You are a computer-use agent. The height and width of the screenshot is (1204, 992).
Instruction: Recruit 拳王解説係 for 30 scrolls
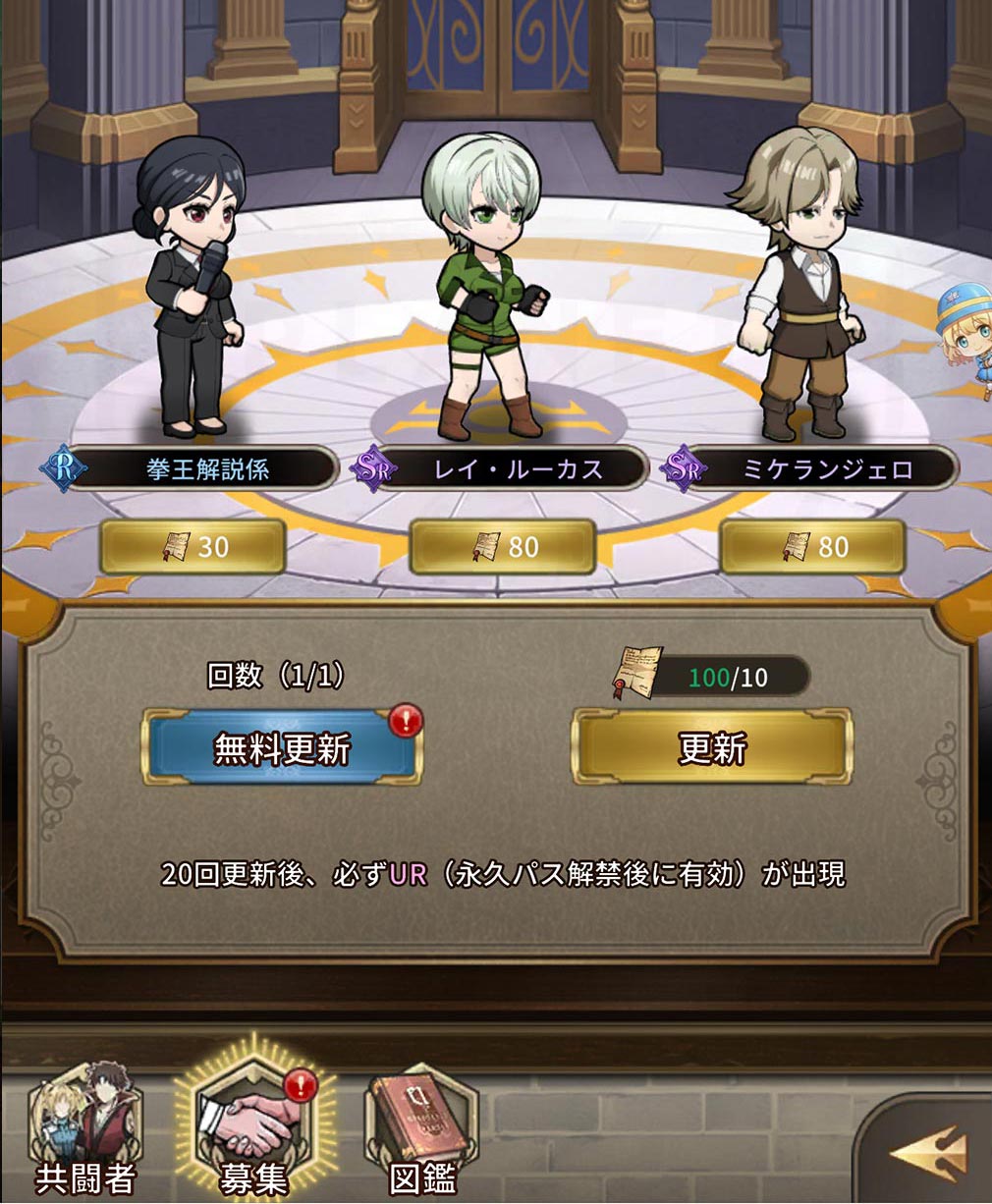click(x=193, y=546)
